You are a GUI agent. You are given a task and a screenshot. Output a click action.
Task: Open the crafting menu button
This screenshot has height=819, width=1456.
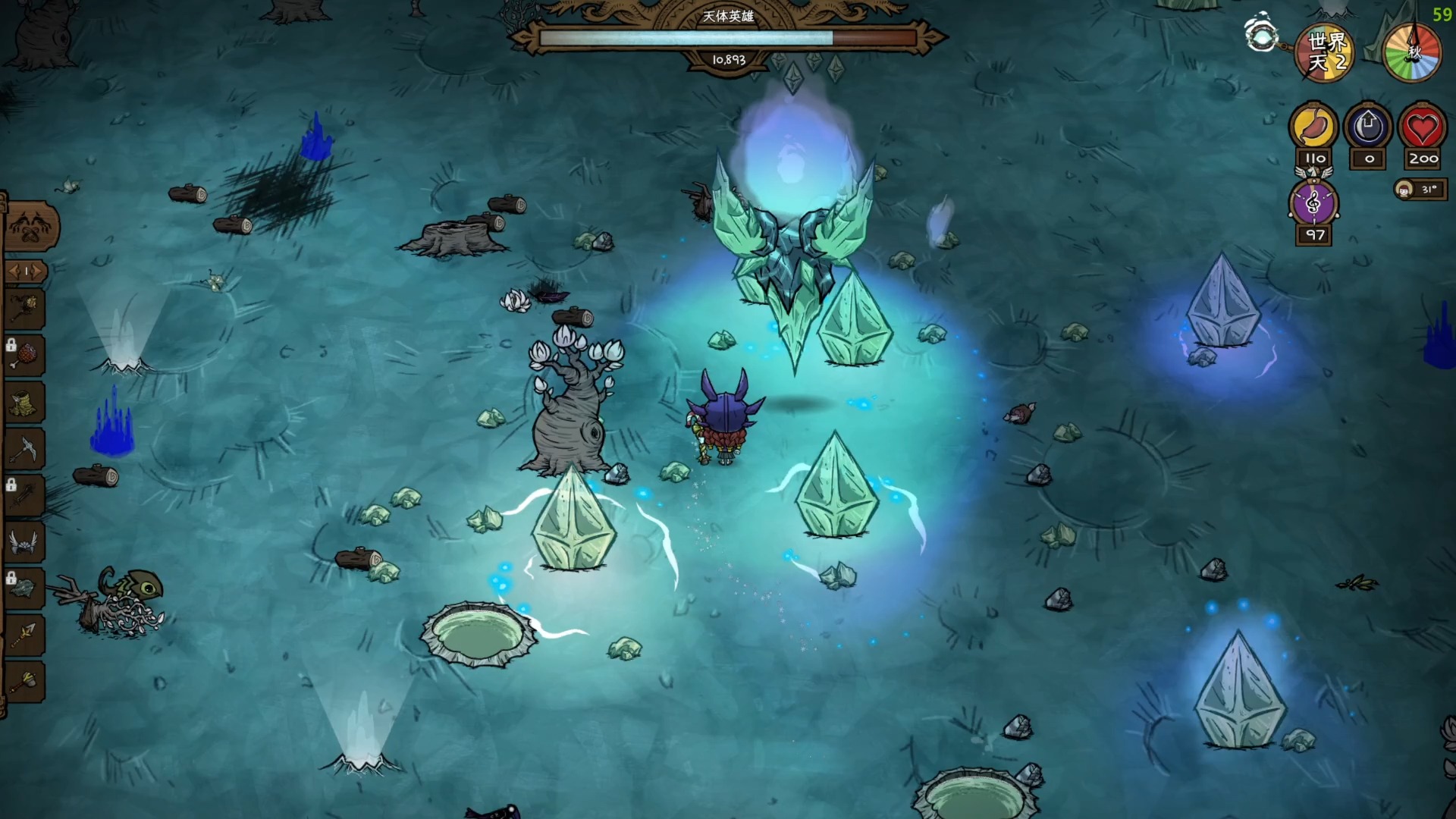tap(30, 226)
